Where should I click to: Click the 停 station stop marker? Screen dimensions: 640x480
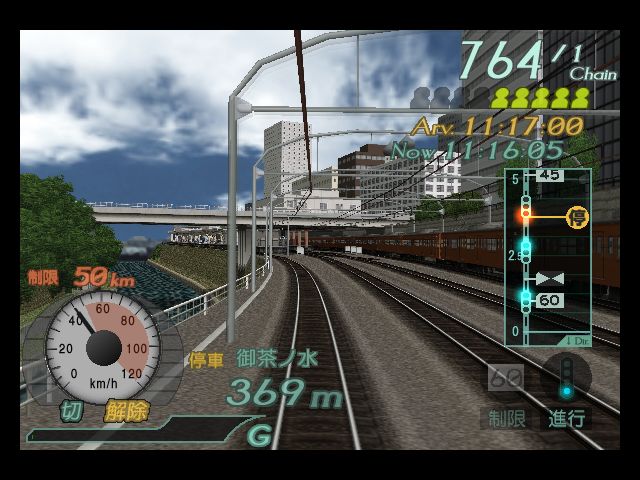pyautogui.click(x=577, y=216)
